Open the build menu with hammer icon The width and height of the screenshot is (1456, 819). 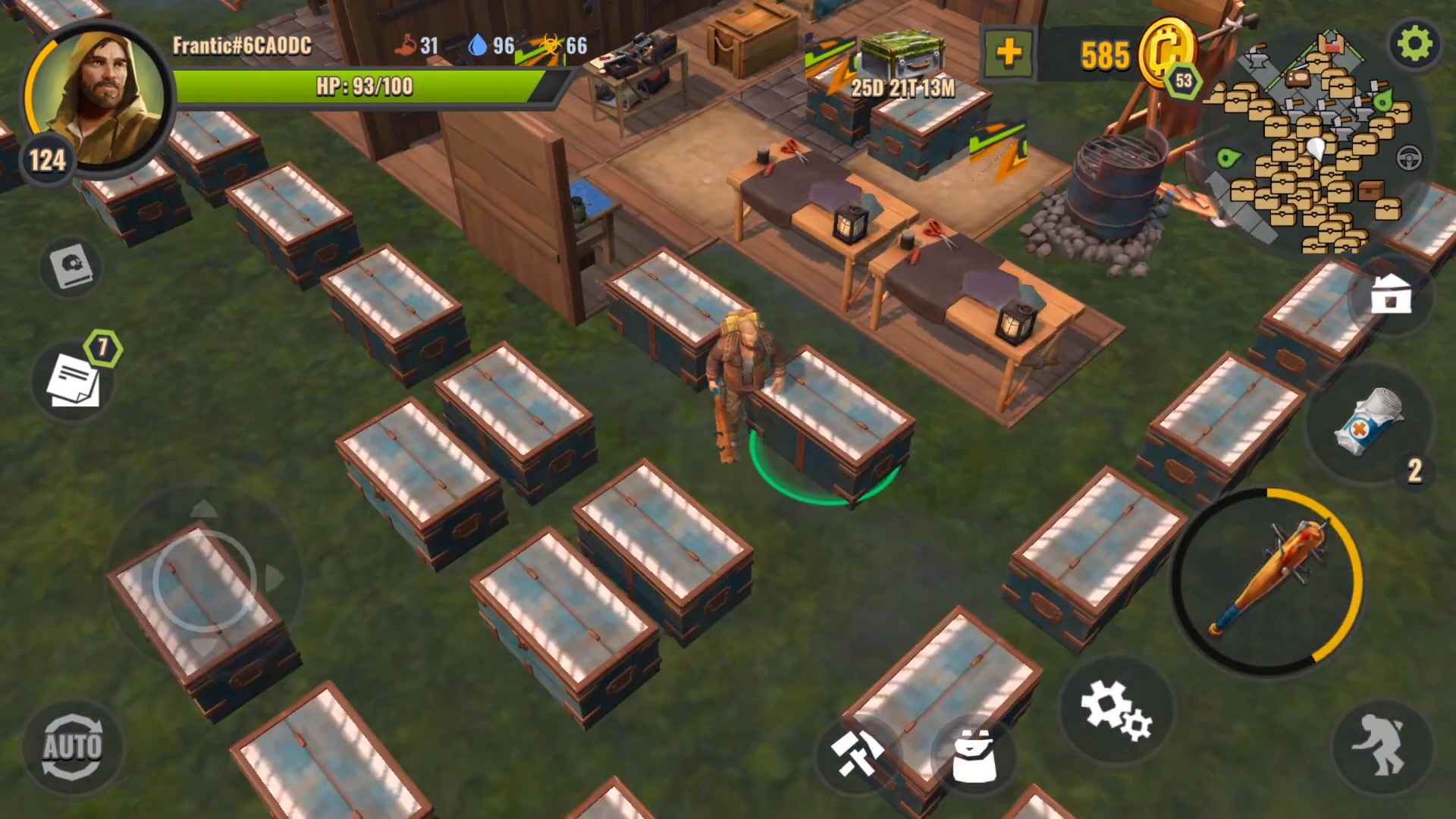tap(857, 753)
